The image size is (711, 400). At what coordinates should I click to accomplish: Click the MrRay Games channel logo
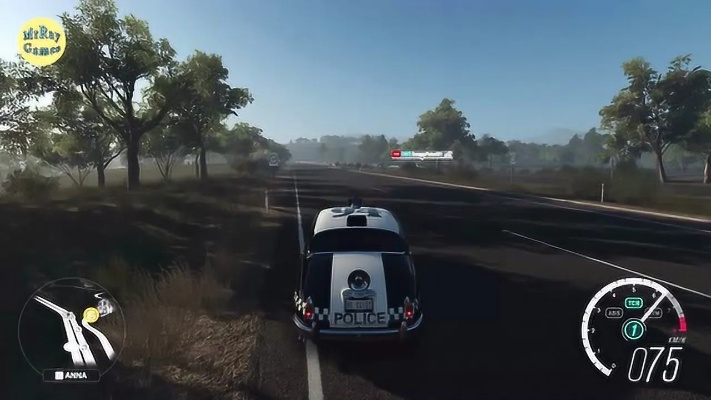[42, 42]
